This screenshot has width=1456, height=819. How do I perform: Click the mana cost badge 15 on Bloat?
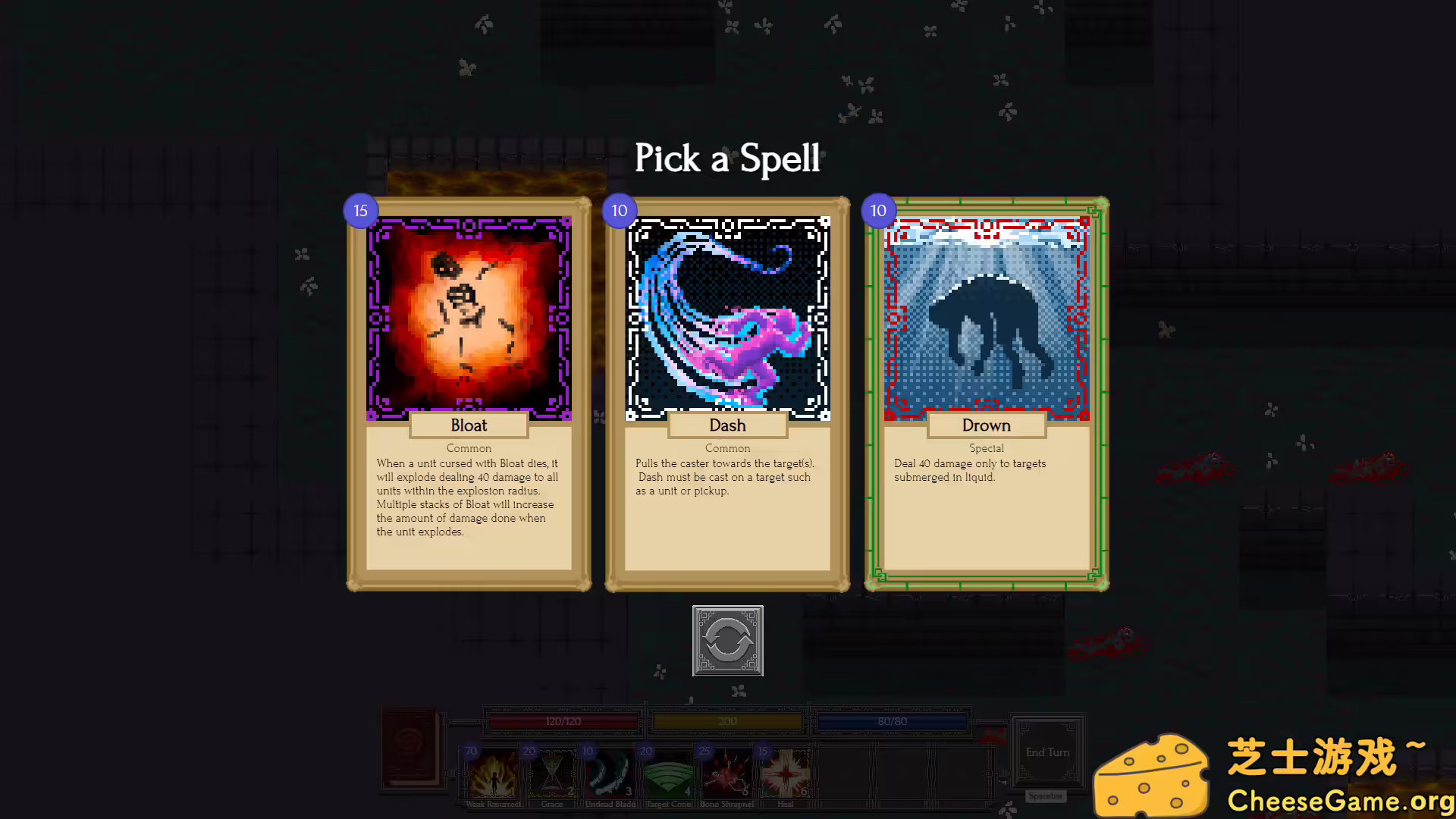click(x=360, y=211)
